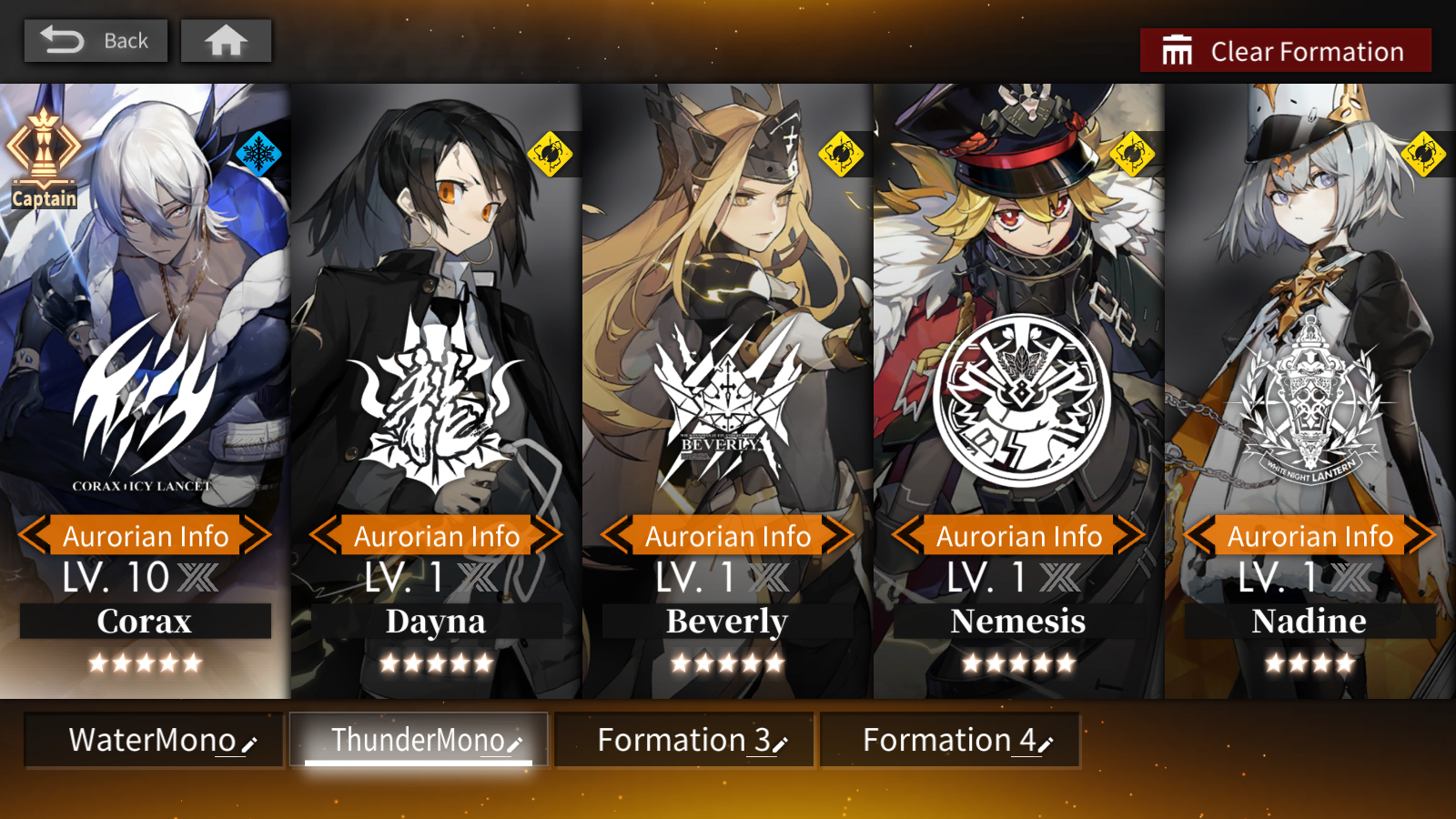Open the Formation 3 tab

(682, 740)
